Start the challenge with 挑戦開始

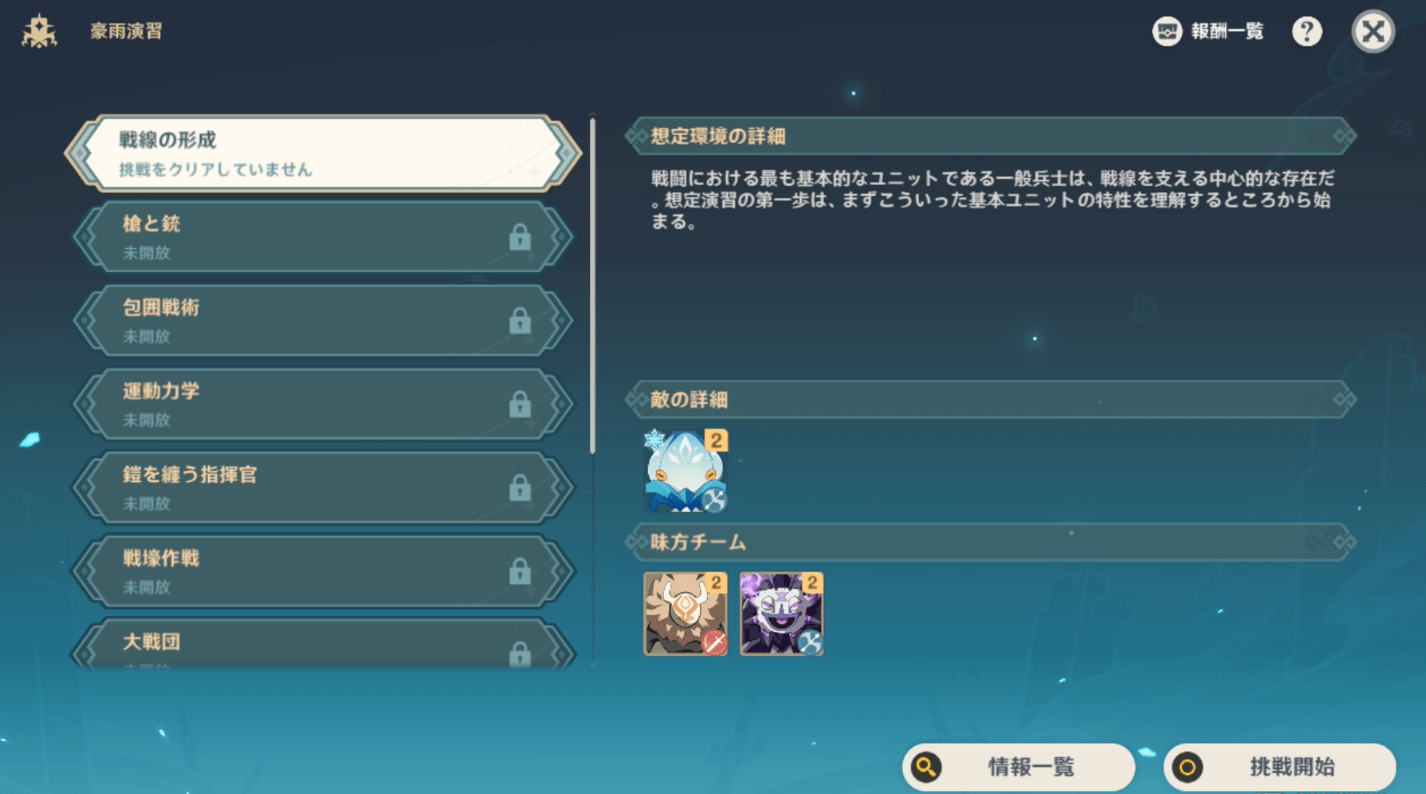tap(1280, 767)
